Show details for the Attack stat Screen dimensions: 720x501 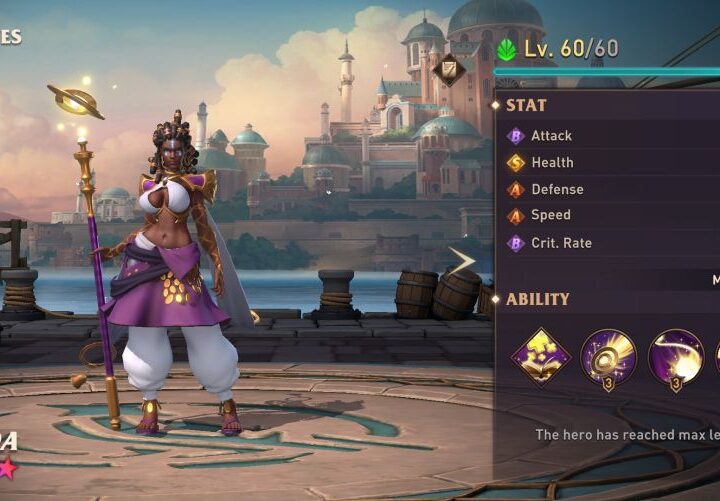(551, 136)
